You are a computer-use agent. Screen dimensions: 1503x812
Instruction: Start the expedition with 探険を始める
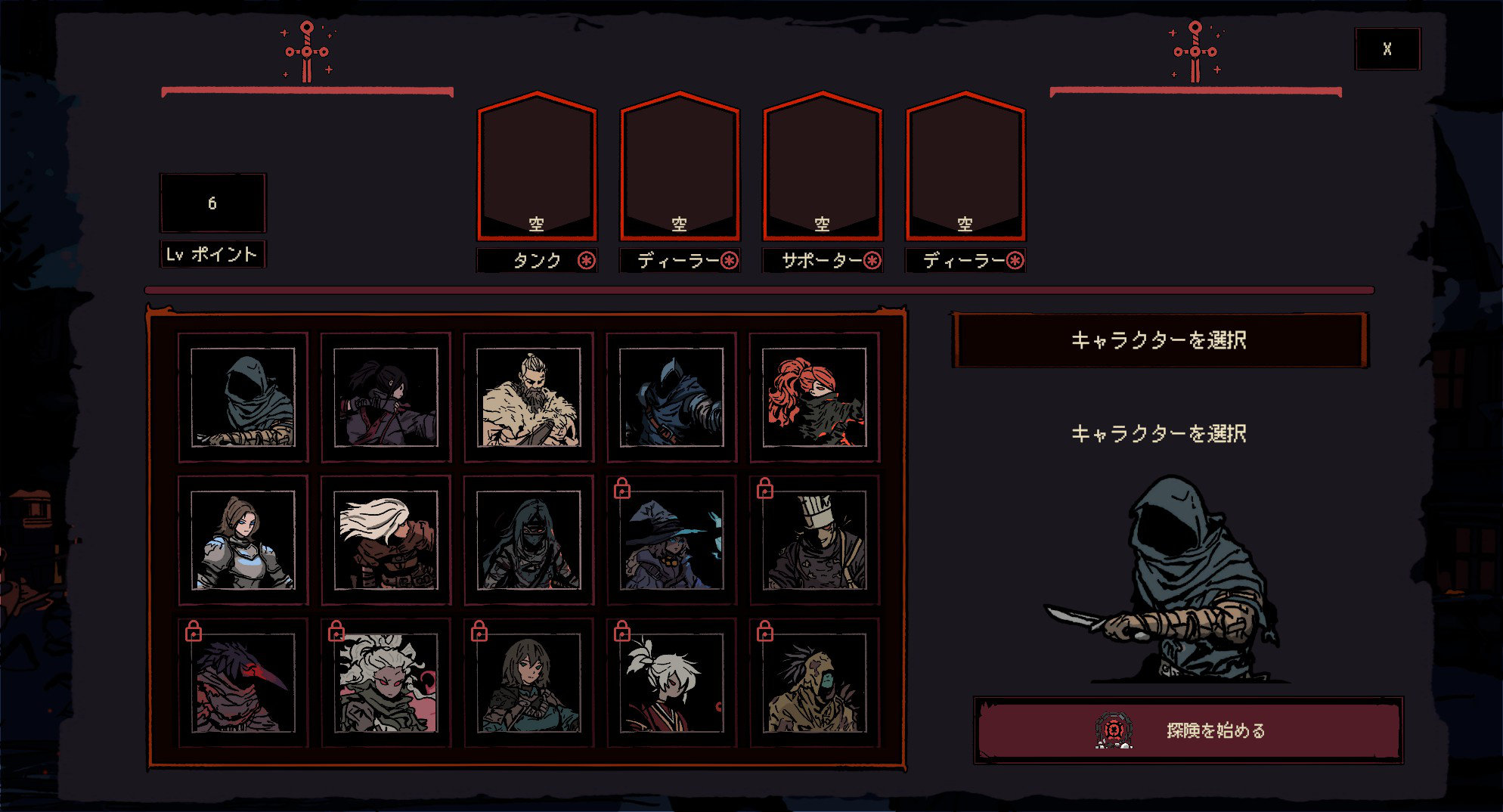click(x=1188, y=730)
